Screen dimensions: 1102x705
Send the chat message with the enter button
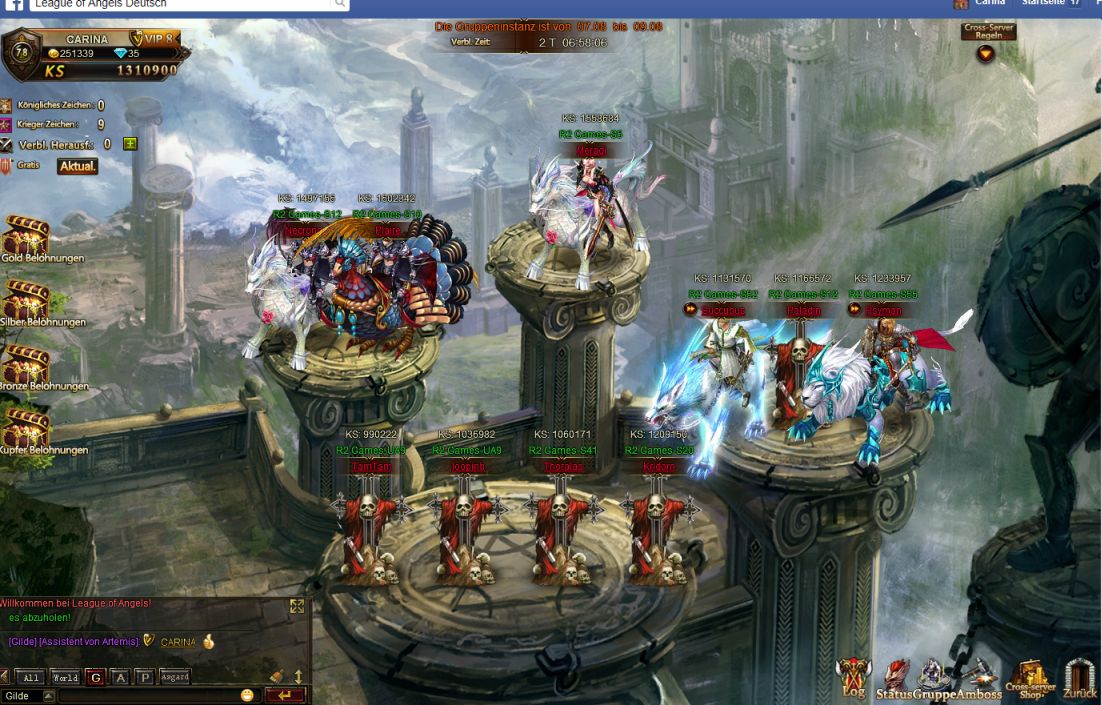(286, 695)
